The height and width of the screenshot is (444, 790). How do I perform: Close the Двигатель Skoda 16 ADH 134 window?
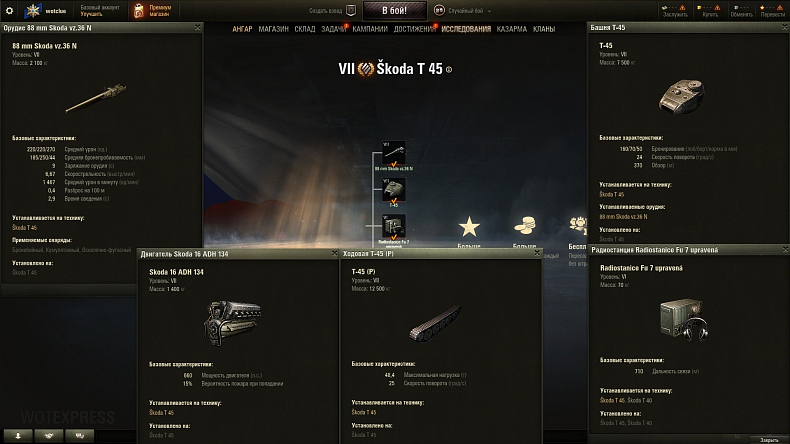(x=333, y=254)
